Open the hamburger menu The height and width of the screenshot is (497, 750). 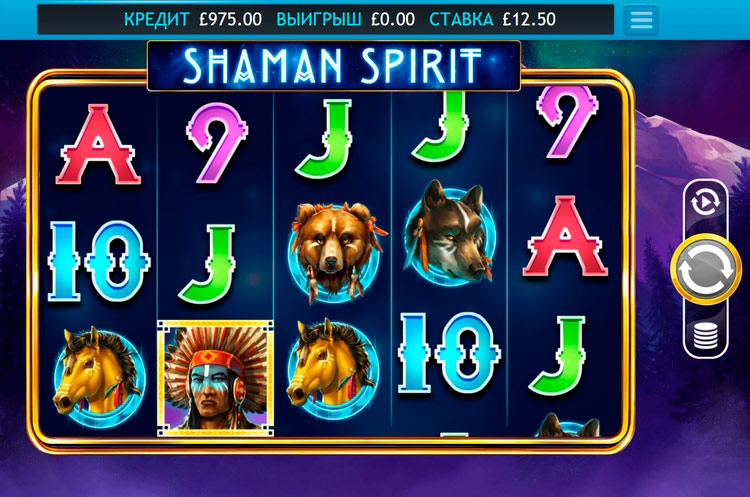pyautogui.click(x=640, y=20)
